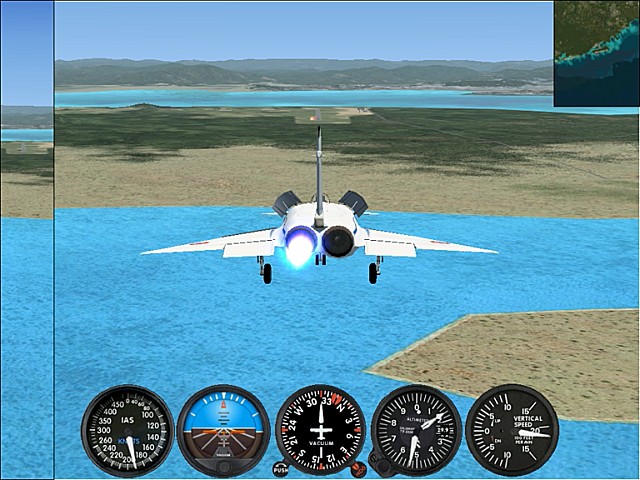This screenshot has height=480, width=640.
Task: Turn the red heading bug knob
Action: [358, 467]
